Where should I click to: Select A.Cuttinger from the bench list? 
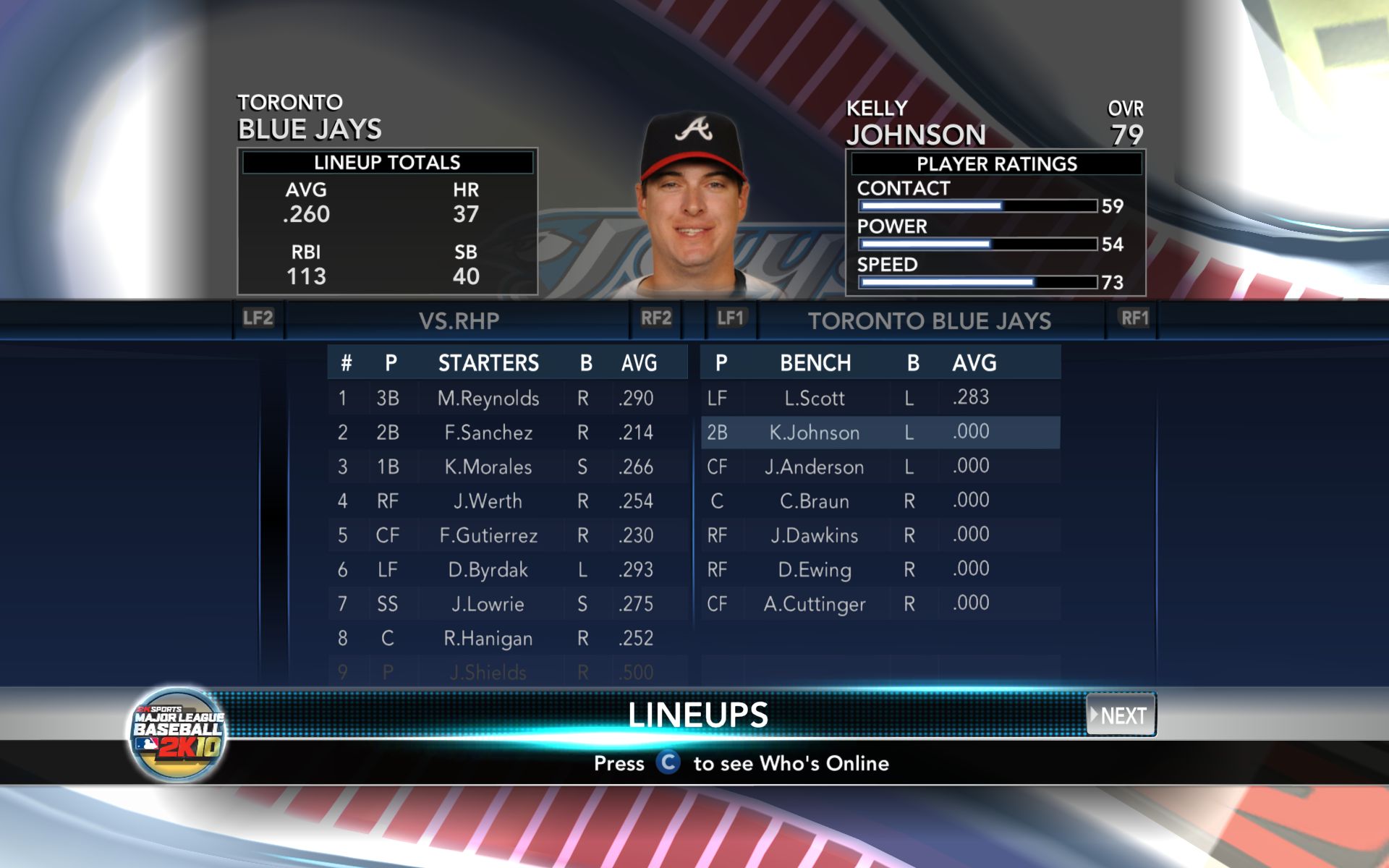point(815,604)
